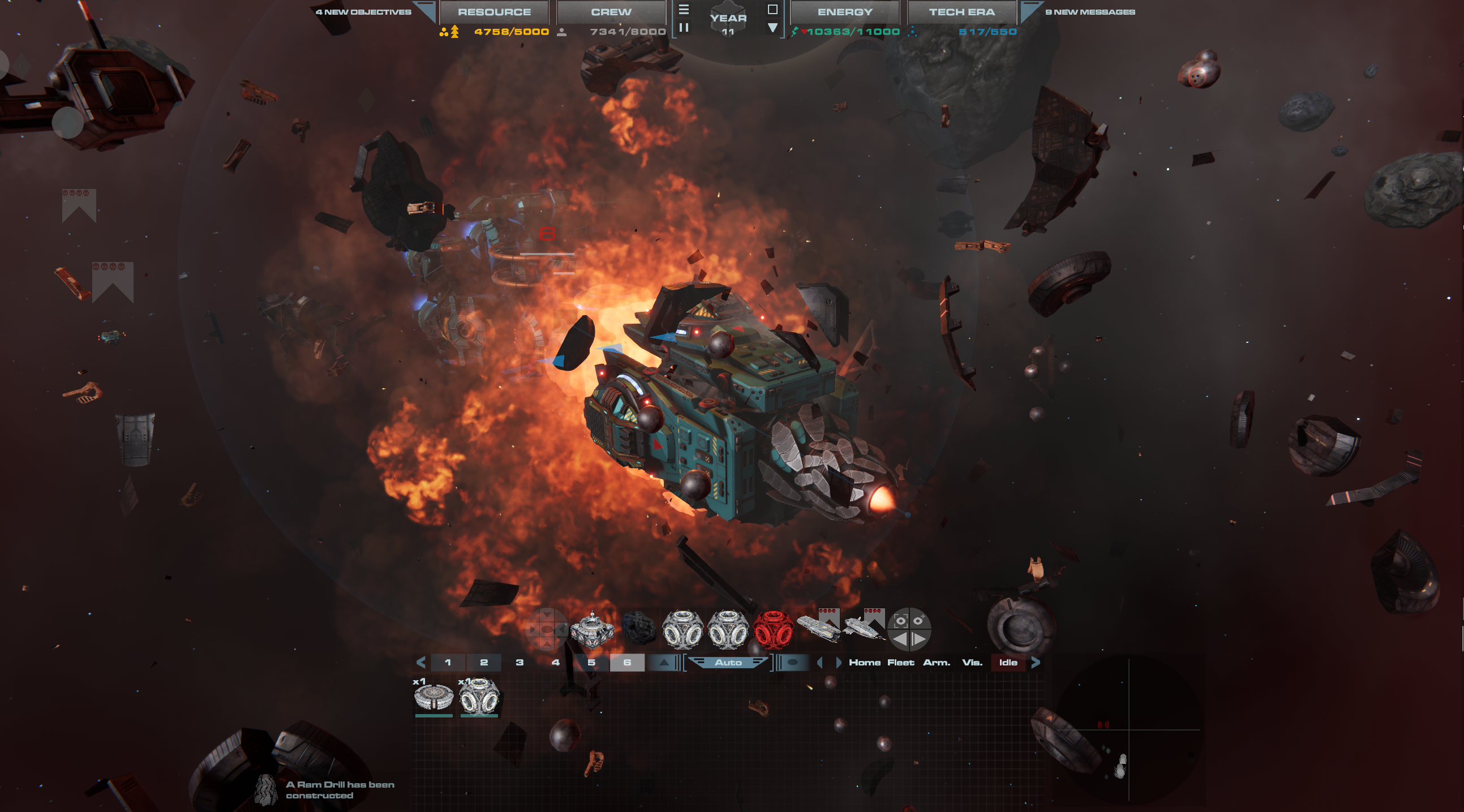Open the 4 New Objectives panel
Viewport: 1464px width, 812px height.
(x=364, y=12)
